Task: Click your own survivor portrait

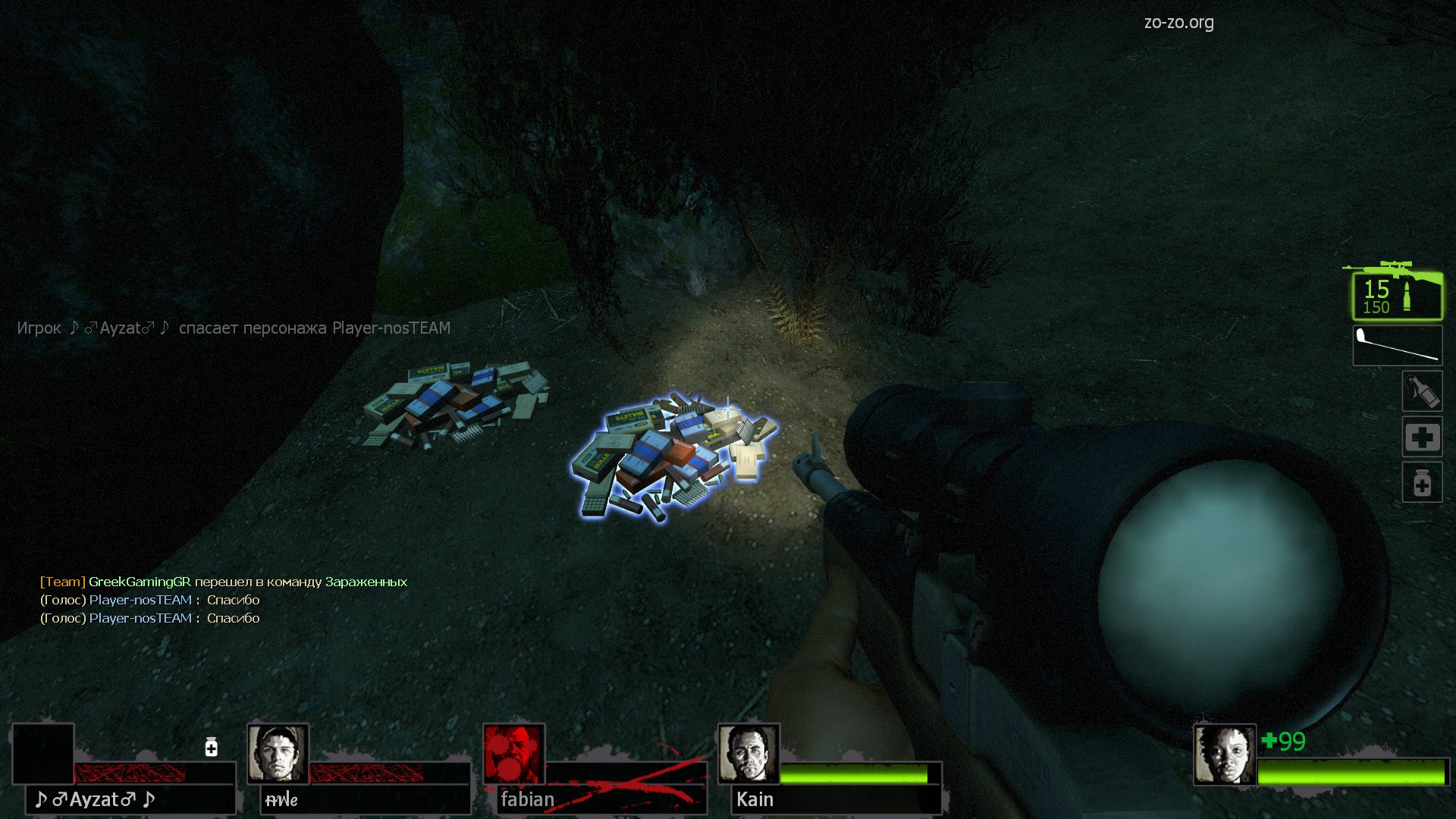Action: point(1224,754)
